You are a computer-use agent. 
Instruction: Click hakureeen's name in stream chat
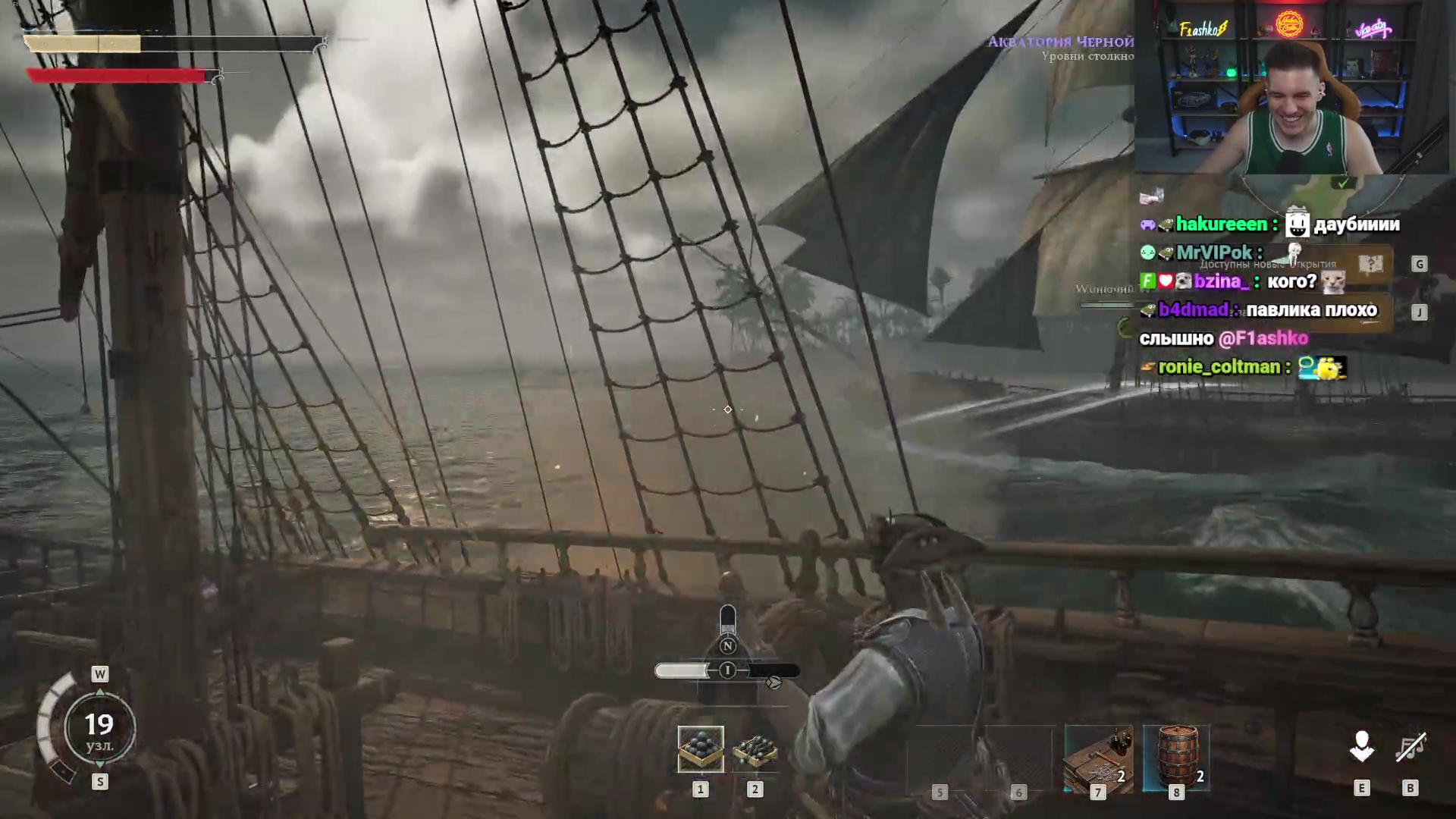point(1221,224)
